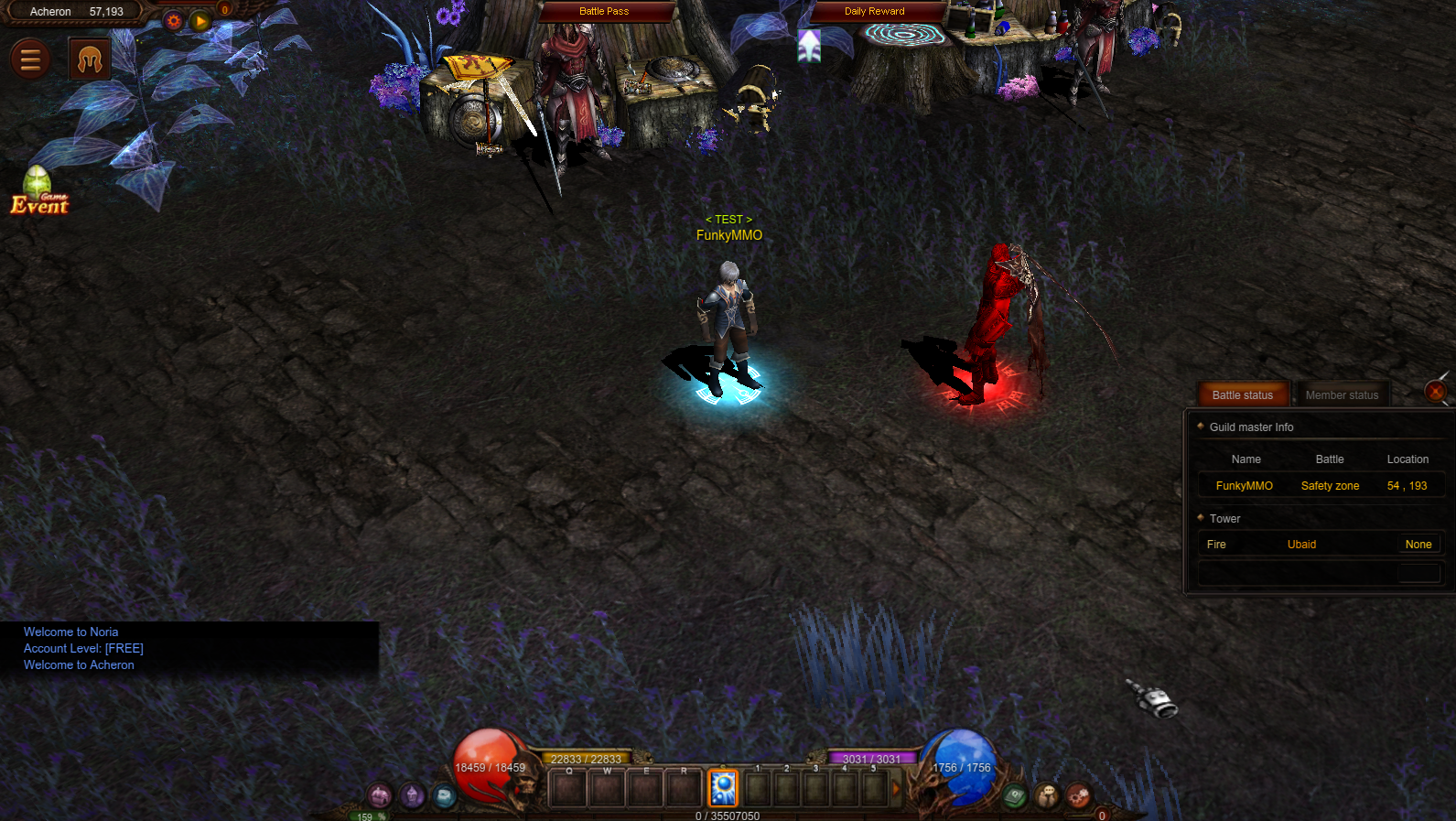Click the helmet icon button
The width and height of the screenshot is (1456, 821).
[x=90, y=59]
